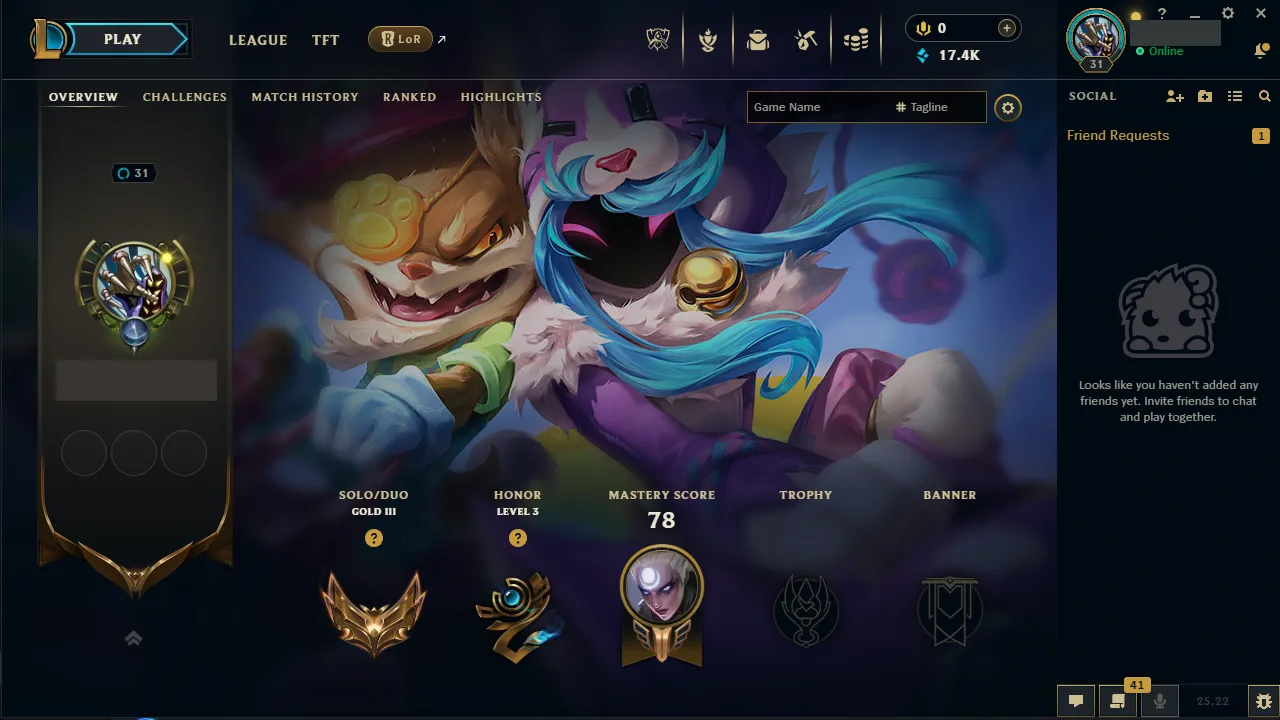Open the friends list view icon

click(x=1234, y=96)
